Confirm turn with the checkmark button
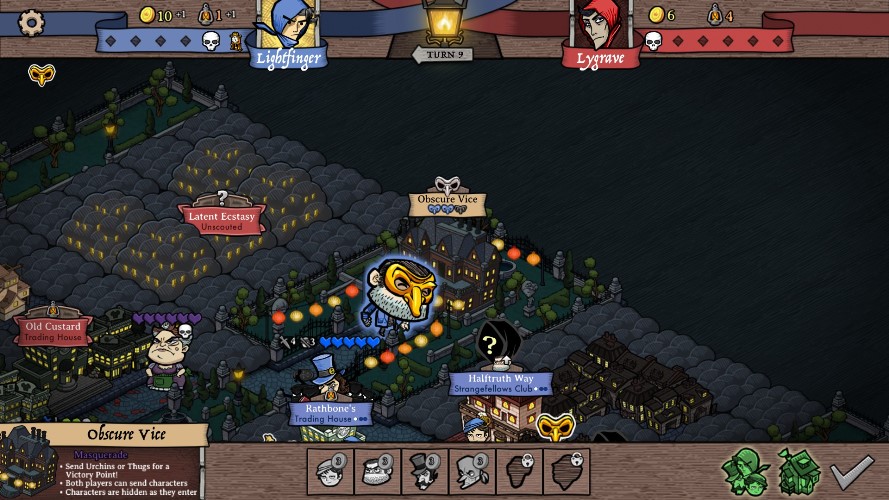889x500 pixels. [853, 469]
